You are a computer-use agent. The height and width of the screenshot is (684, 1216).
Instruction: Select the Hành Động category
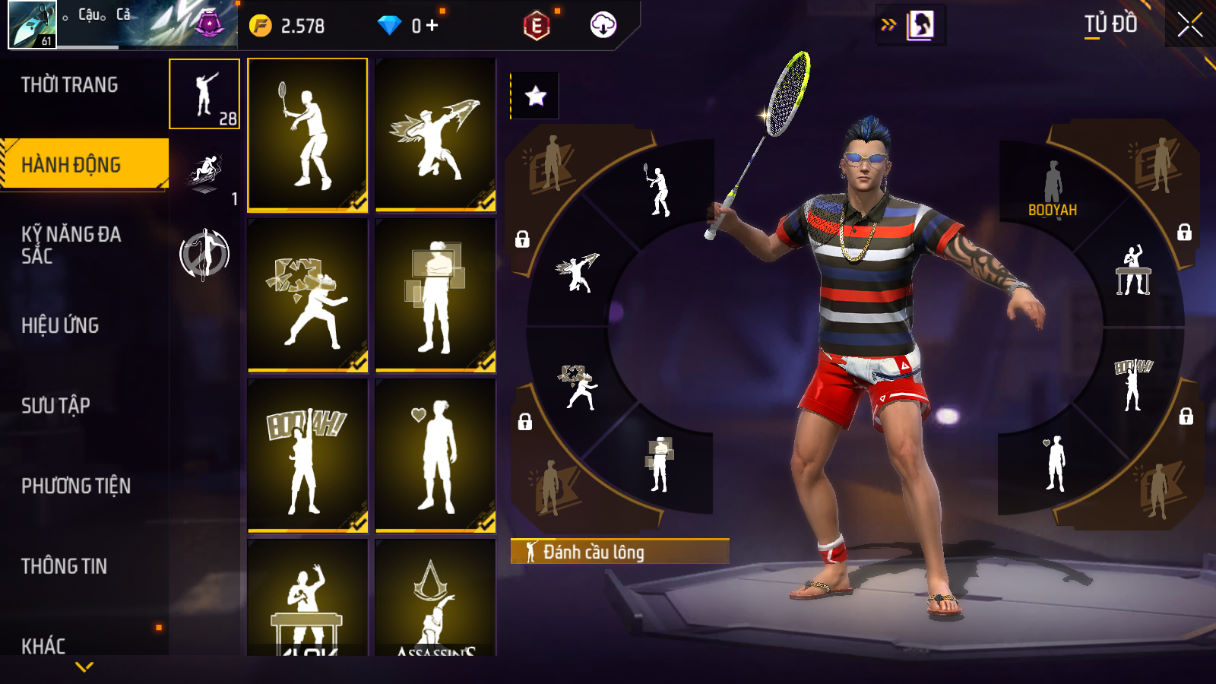(72, 165)
